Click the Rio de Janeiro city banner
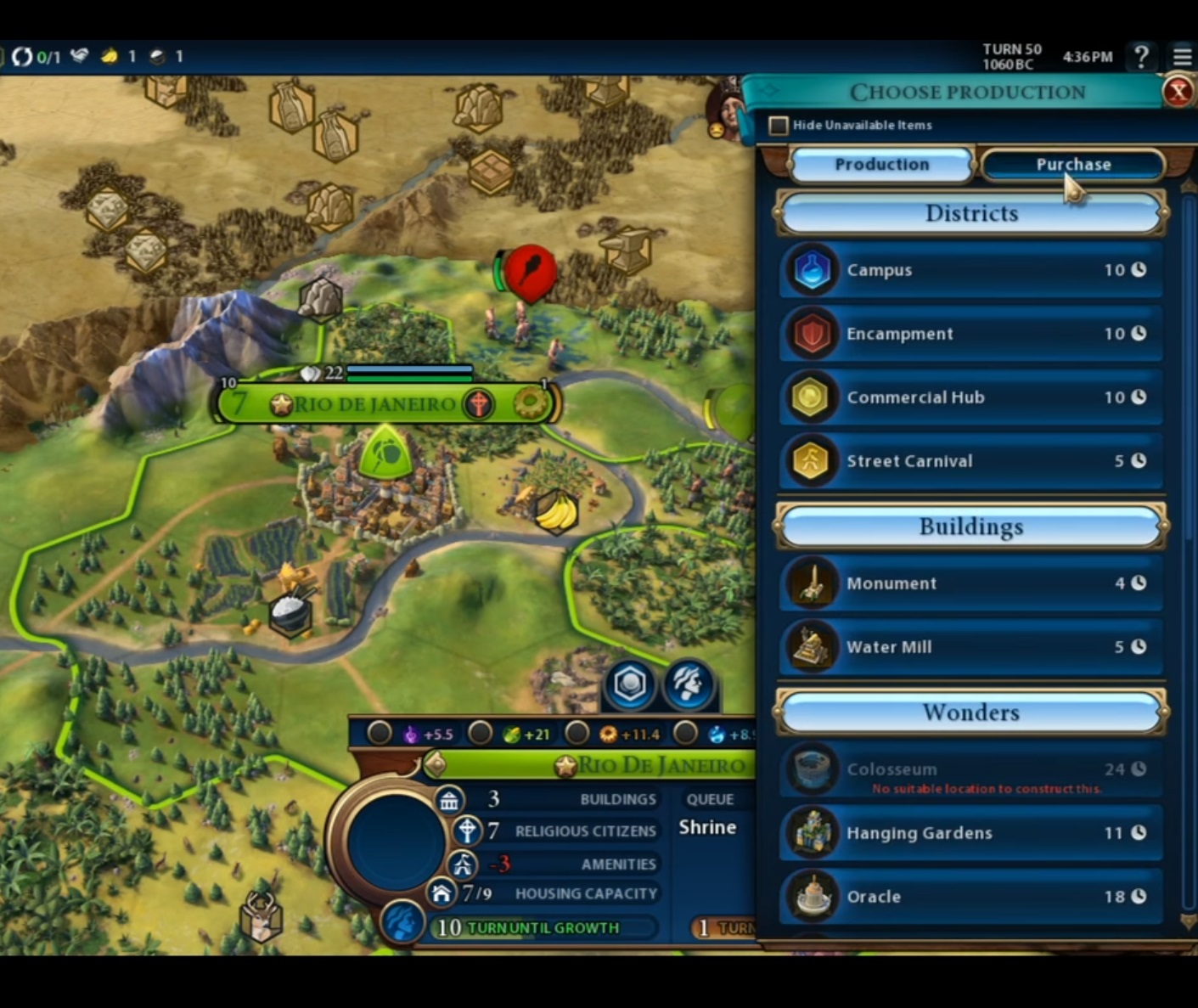1198x1008 pixels. pyautogui.click(x=374, y=404)
